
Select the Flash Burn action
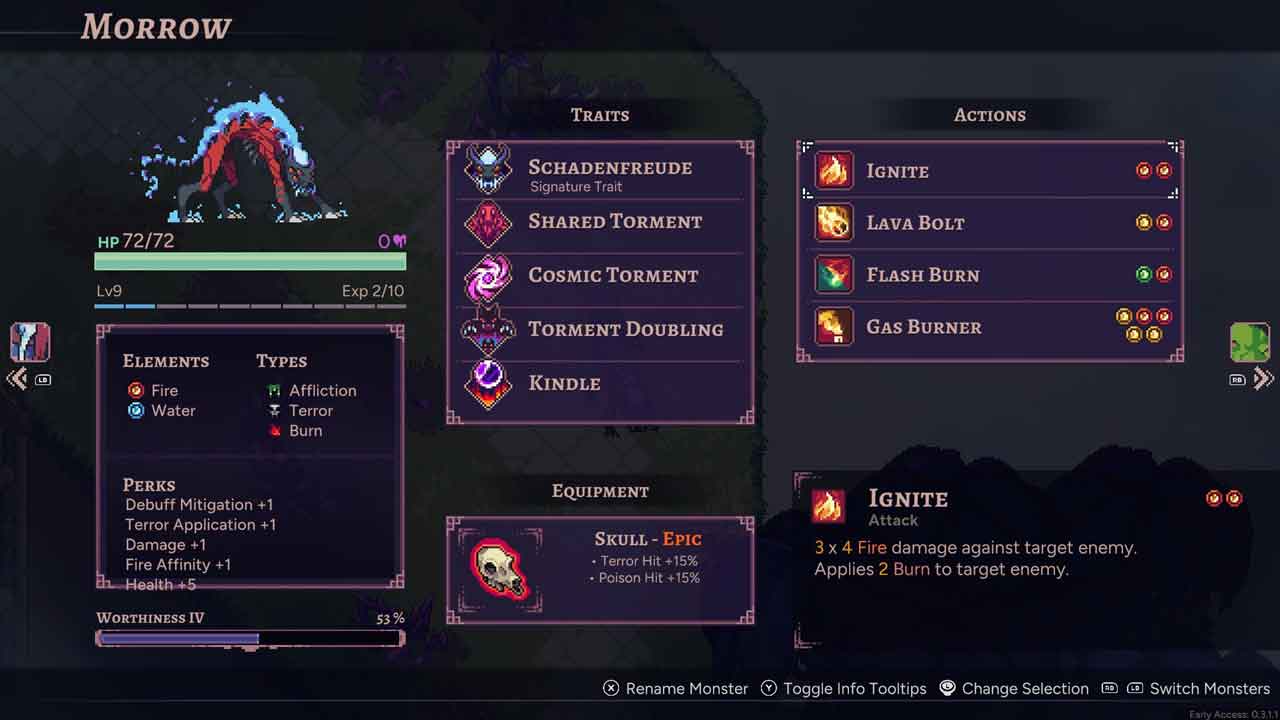[990, 275]
